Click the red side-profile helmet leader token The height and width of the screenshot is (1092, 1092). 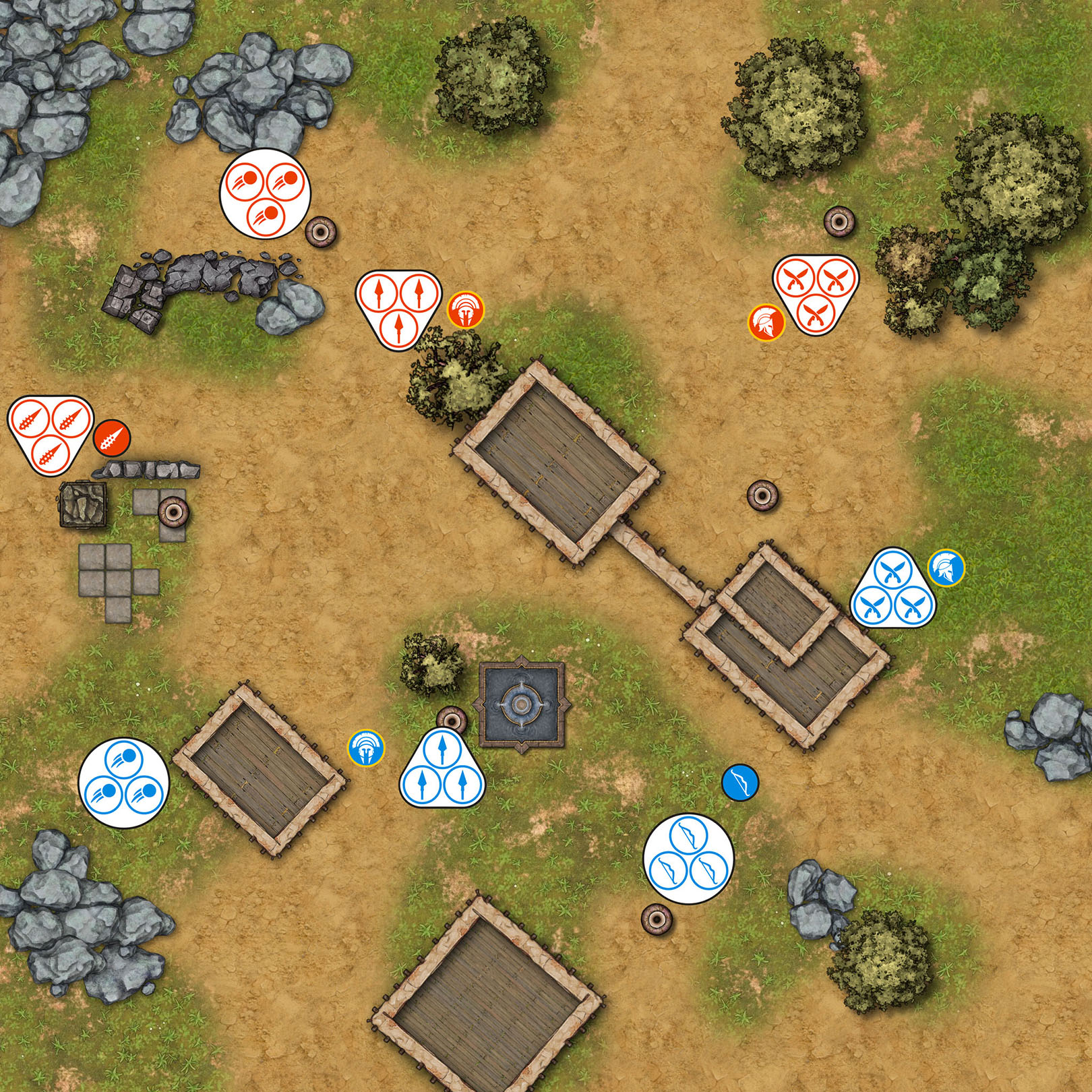tap(766, 323)
